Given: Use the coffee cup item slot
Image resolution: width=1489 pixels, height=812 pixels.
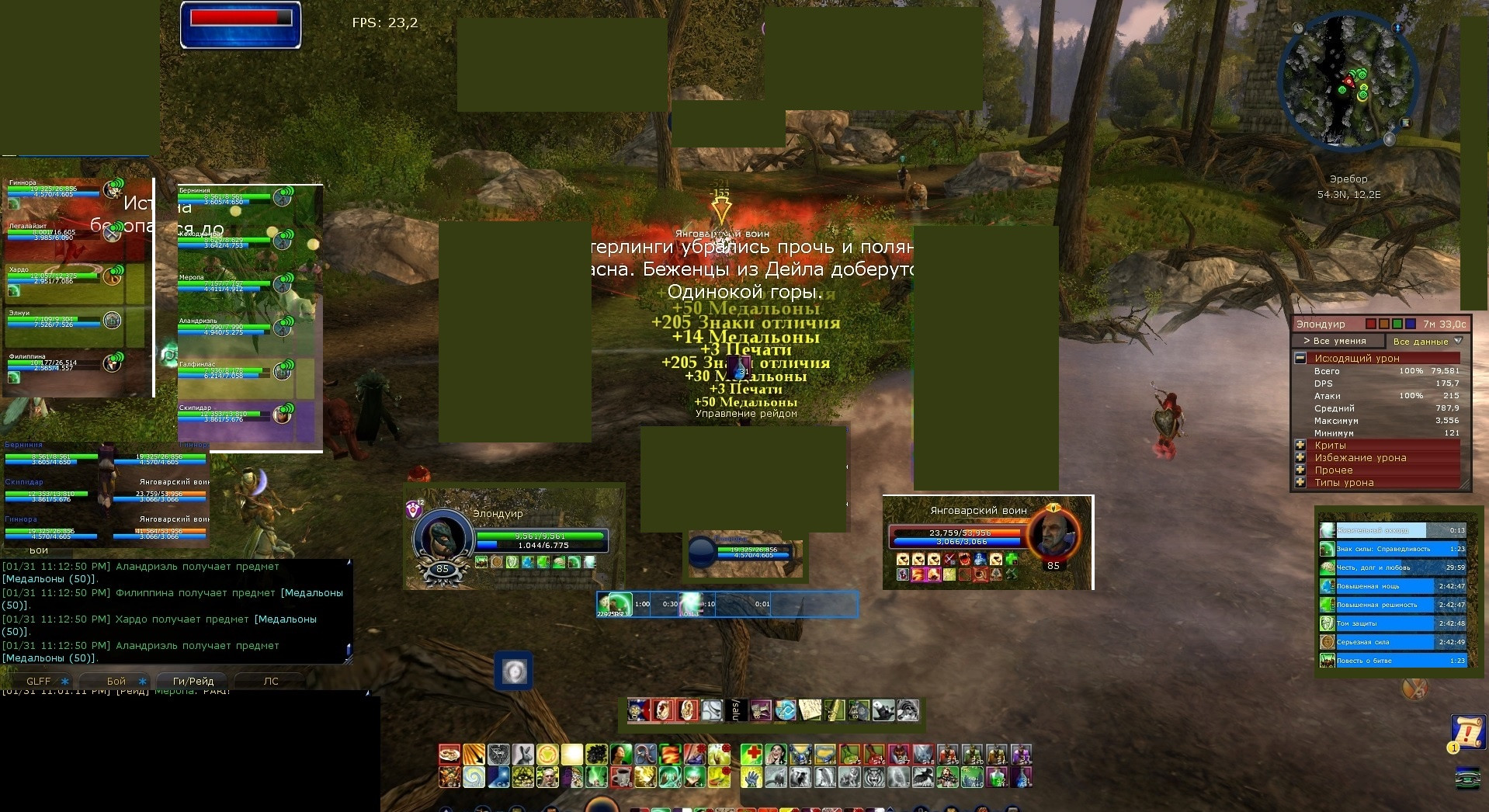Looking at the screenshot, I should (620, 776).
